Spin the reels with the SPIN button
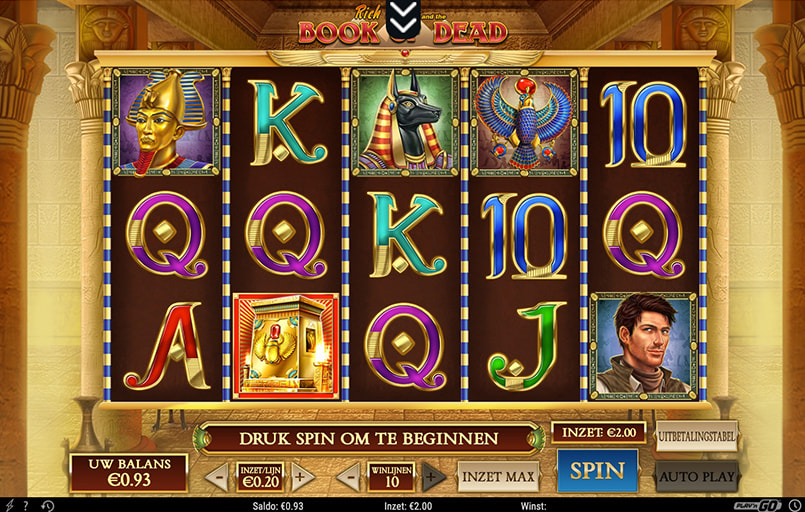This screenshot has height=512, width=805. tap(597, 470)
